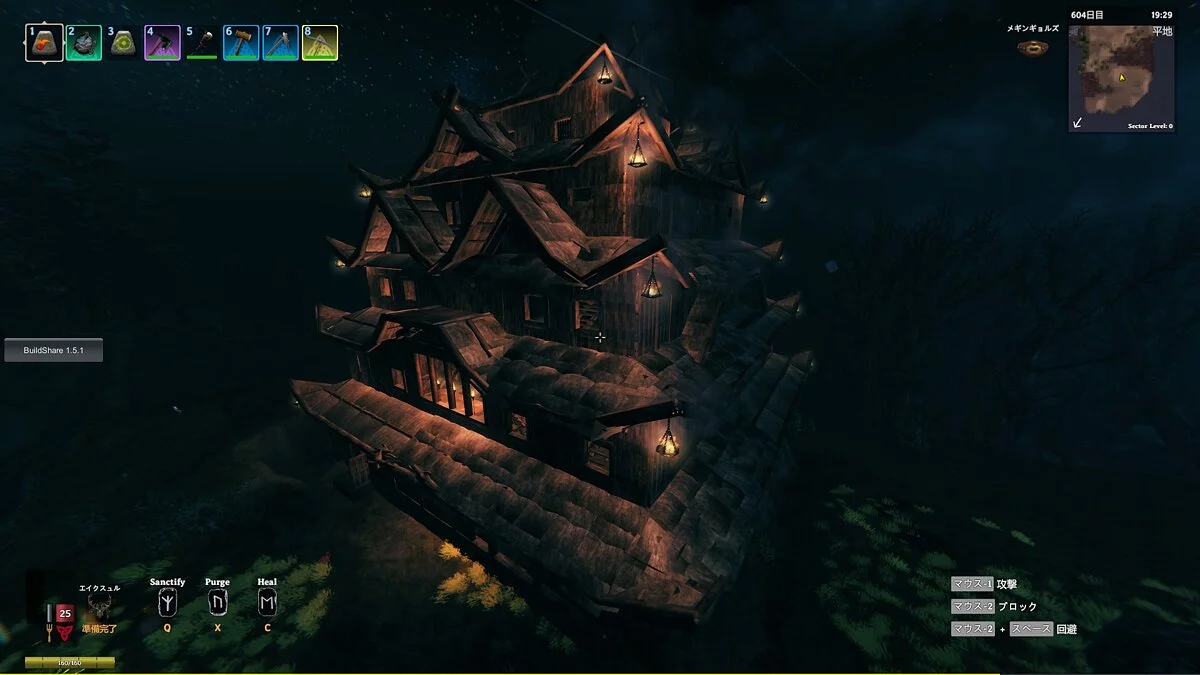This screenshot has height=675, width=1200.
Task: Click the red shield icon showing 25
Action: click(x=65, y=614)
